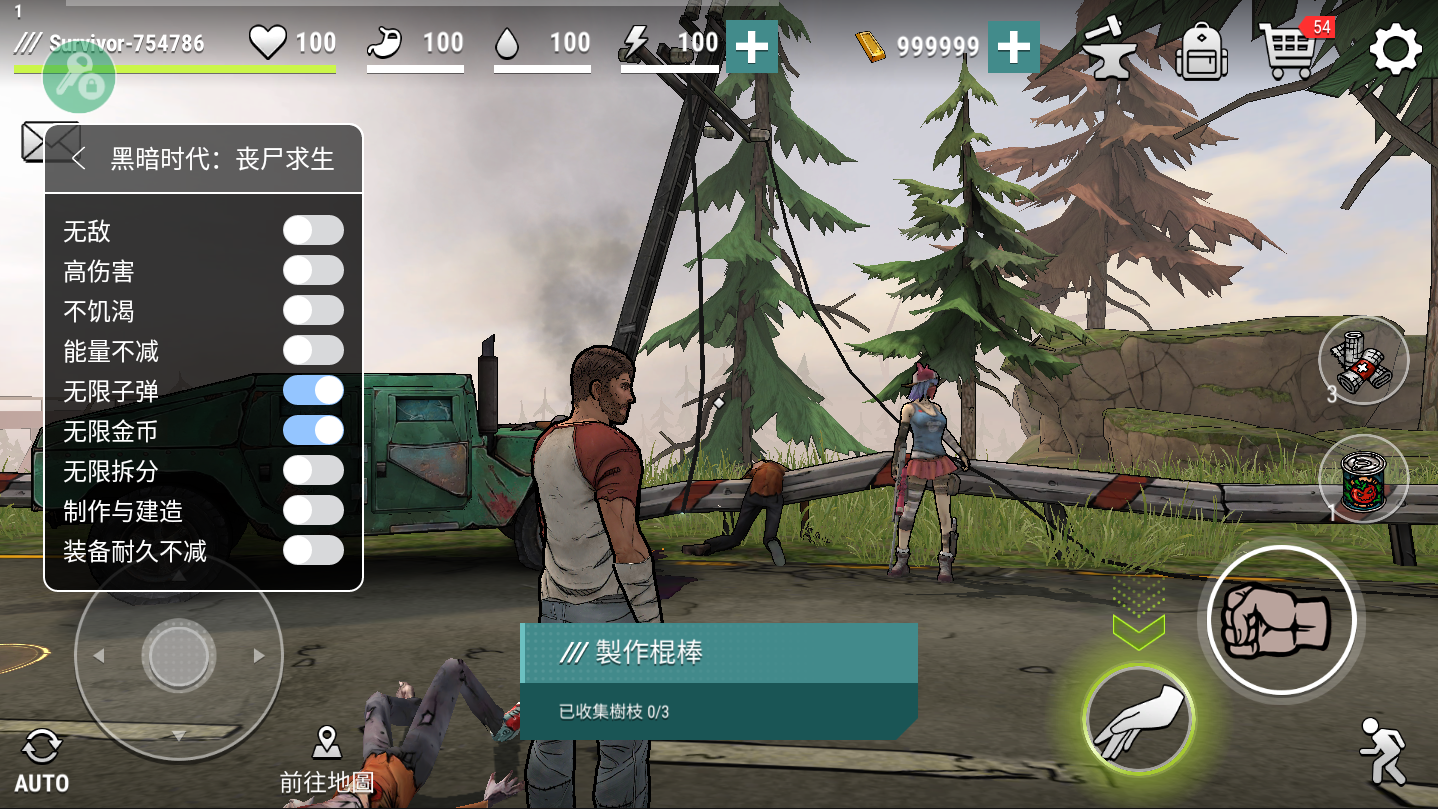Enable the 制作与建造 crafting toggle
Screen dimensions: 1438x809
[x=313, y=510]
